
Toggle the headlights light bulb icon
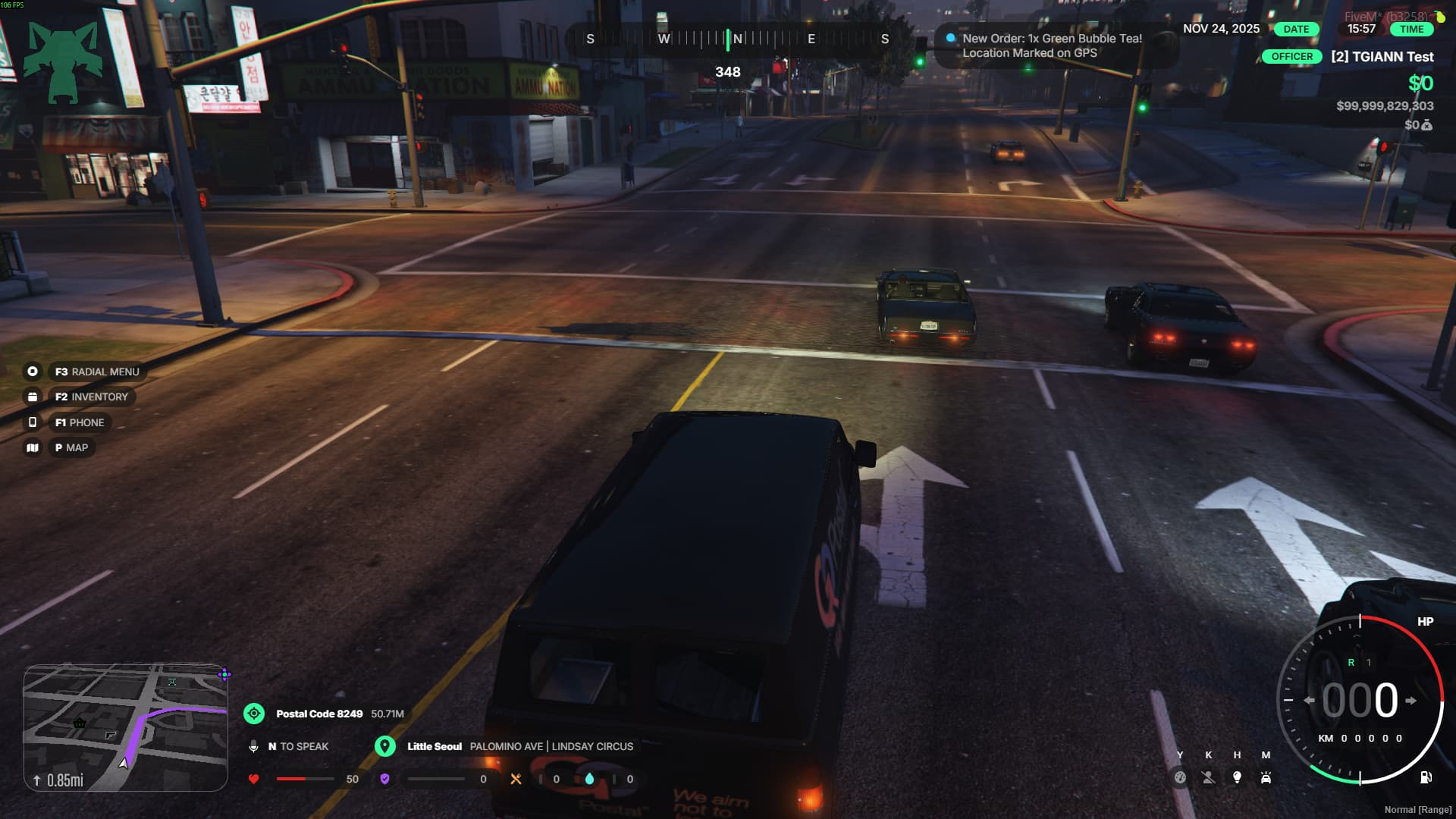click(x=1237, y=777)
